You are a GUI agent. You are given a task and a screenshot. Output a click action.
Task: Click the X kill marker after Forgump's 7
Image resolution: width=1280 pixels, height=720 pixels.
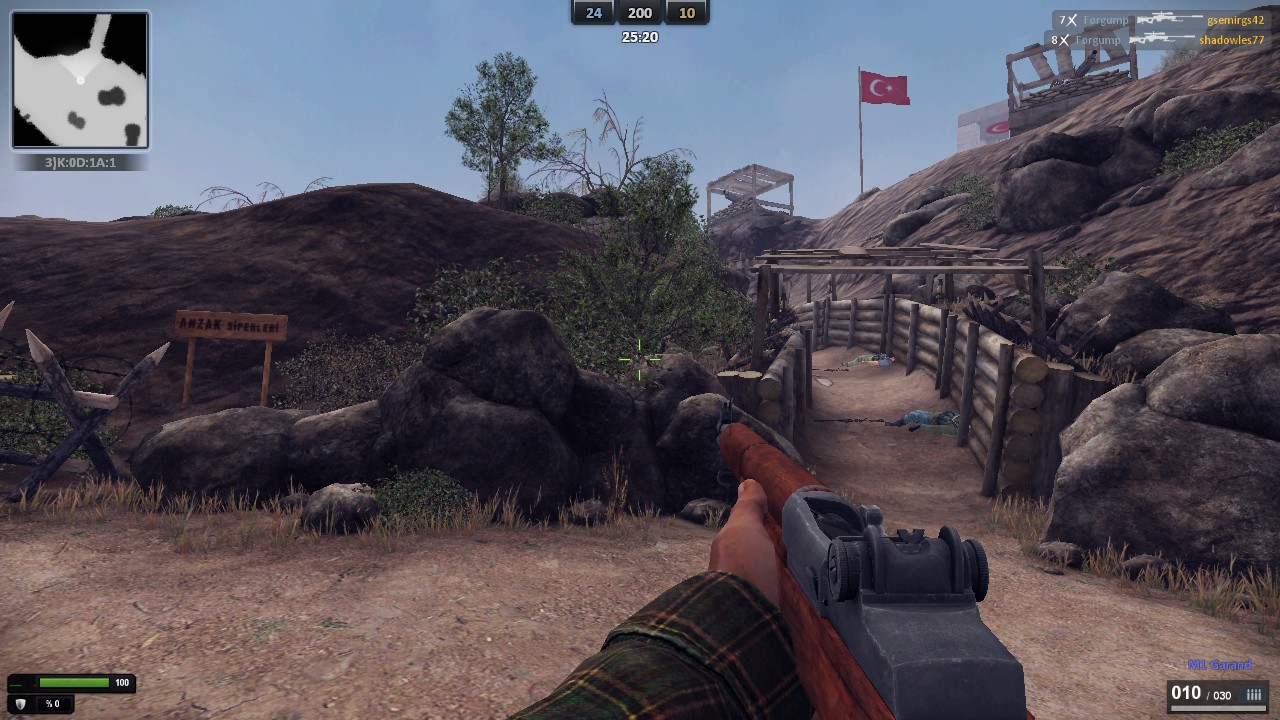1071,19
